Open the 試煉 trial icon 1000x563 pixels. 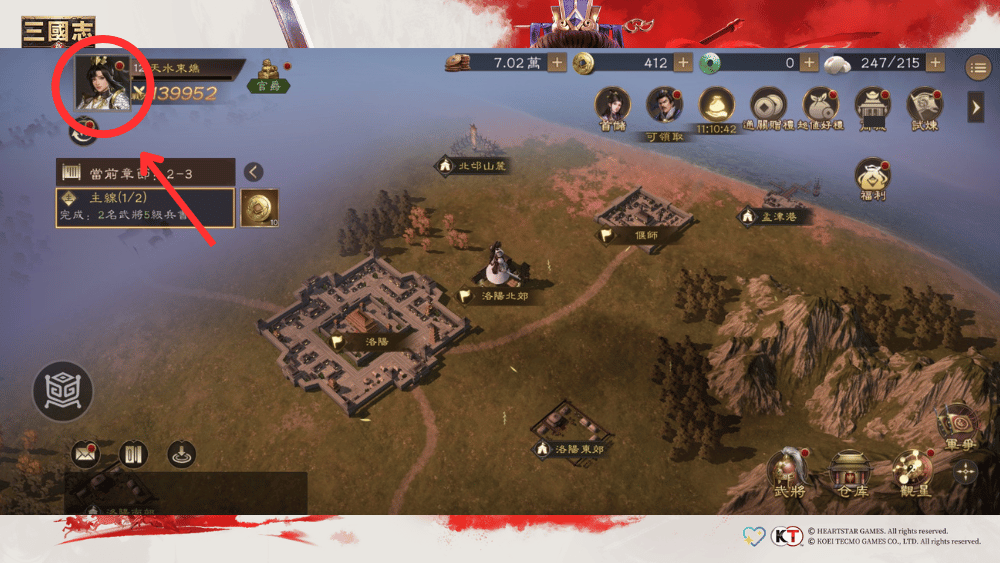click(925, 106)
